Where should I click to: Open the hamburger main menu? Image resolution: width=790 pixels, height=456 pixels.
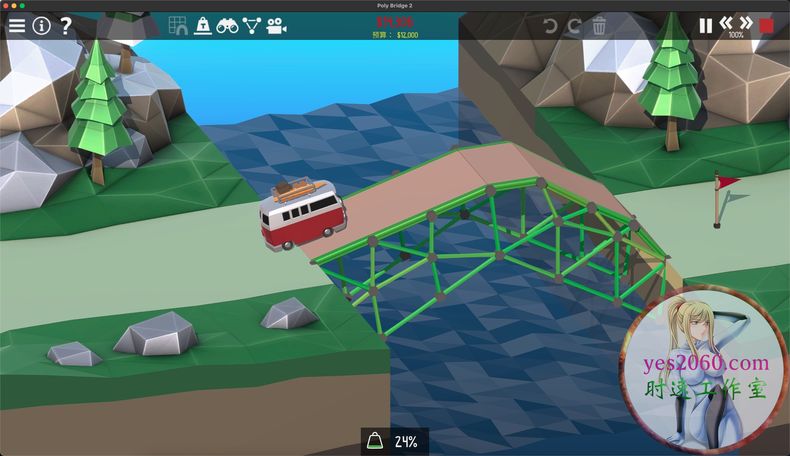point(17,26)
